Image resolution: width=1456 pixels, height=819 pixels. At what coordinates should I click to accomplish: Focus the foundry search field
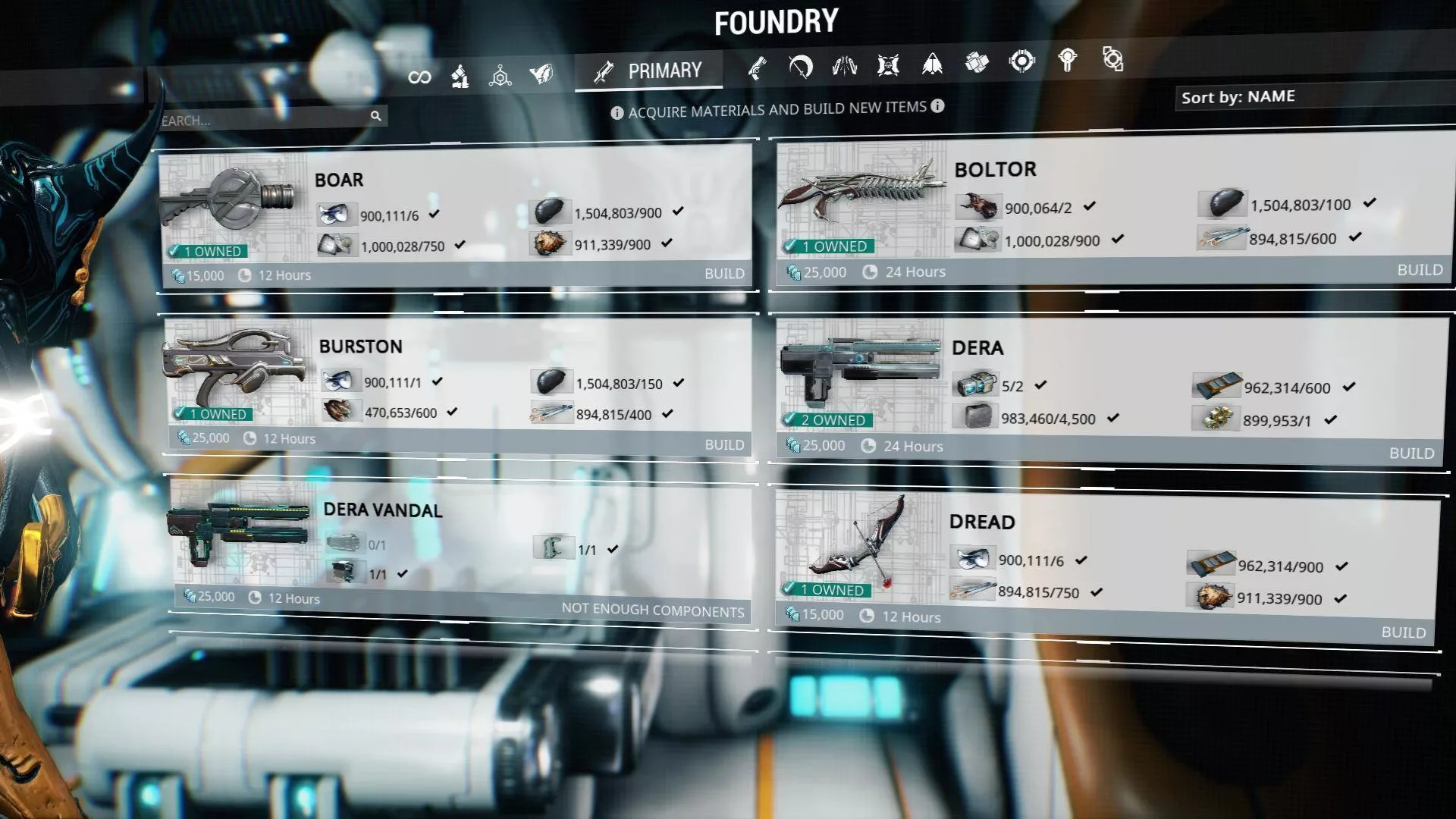pos(262,120)
